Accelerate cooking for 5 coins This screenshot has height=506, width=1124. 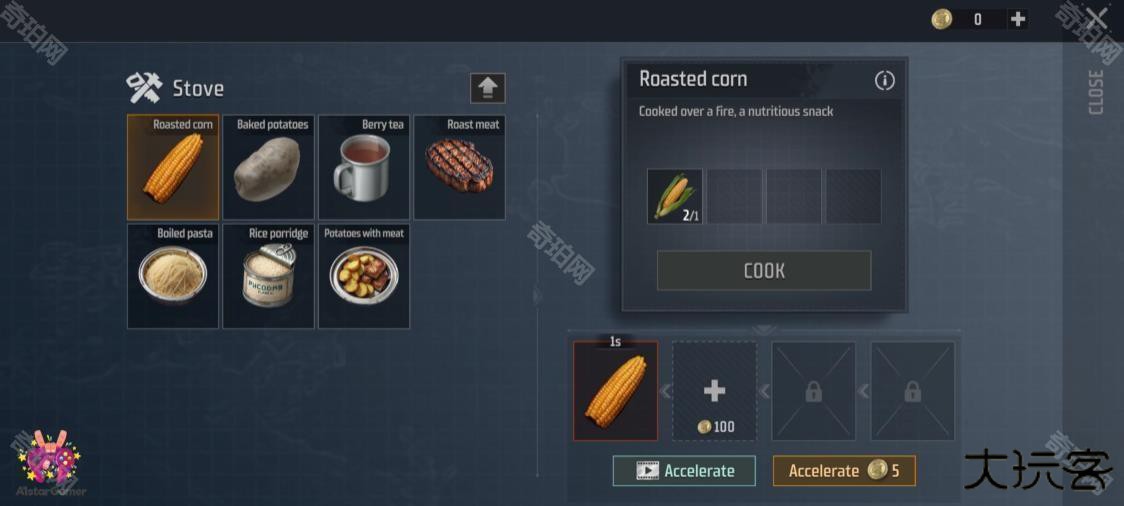(x=844, y=471)
